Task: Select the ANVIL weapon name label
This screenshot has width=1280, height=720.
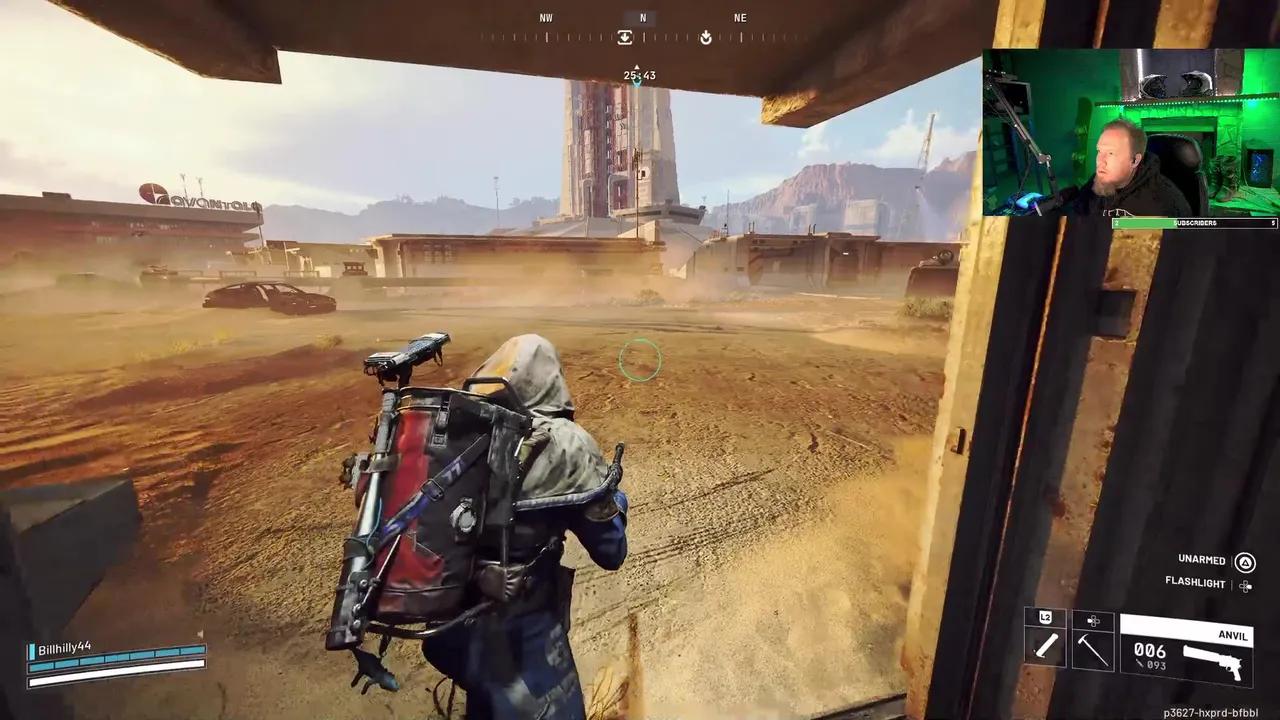Action: pos(1233,636)
